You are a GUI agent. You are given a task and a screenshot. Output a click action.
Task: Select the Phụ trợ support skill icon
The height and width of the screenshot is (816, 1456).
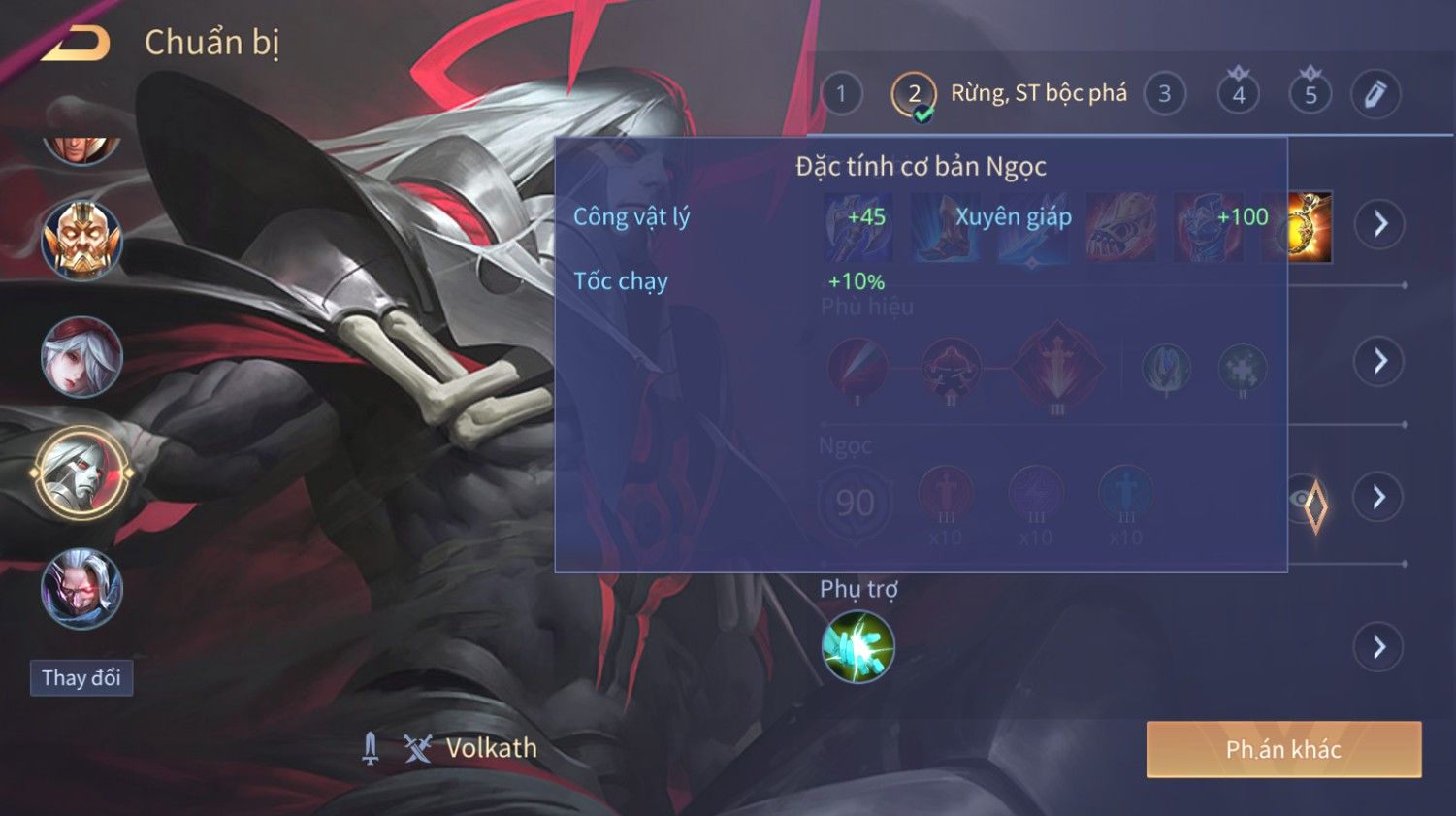point(857,646)
